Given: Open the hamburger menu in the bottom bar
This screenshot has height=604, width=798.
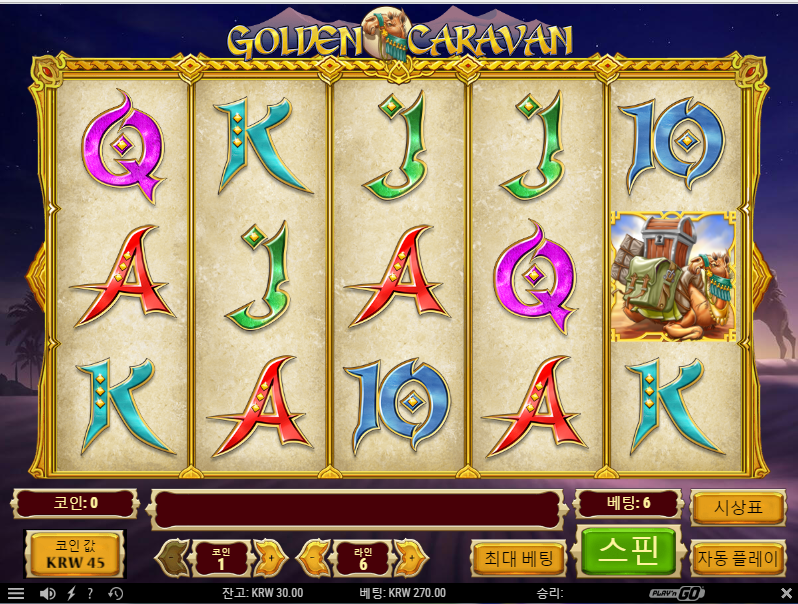Looking at the screenshot, I should [x=16, y=593].
